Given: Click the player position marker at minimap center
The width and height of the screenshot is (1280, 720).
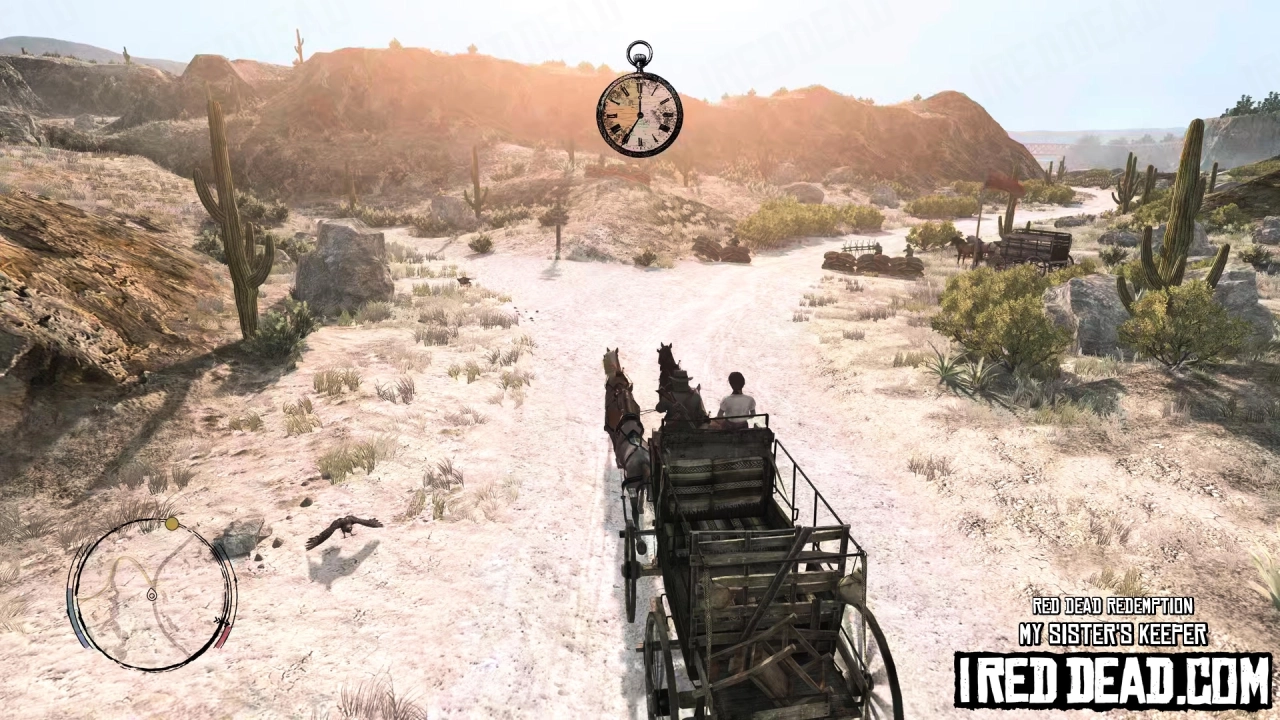Looking at the screenshot, I should point(152,594).
